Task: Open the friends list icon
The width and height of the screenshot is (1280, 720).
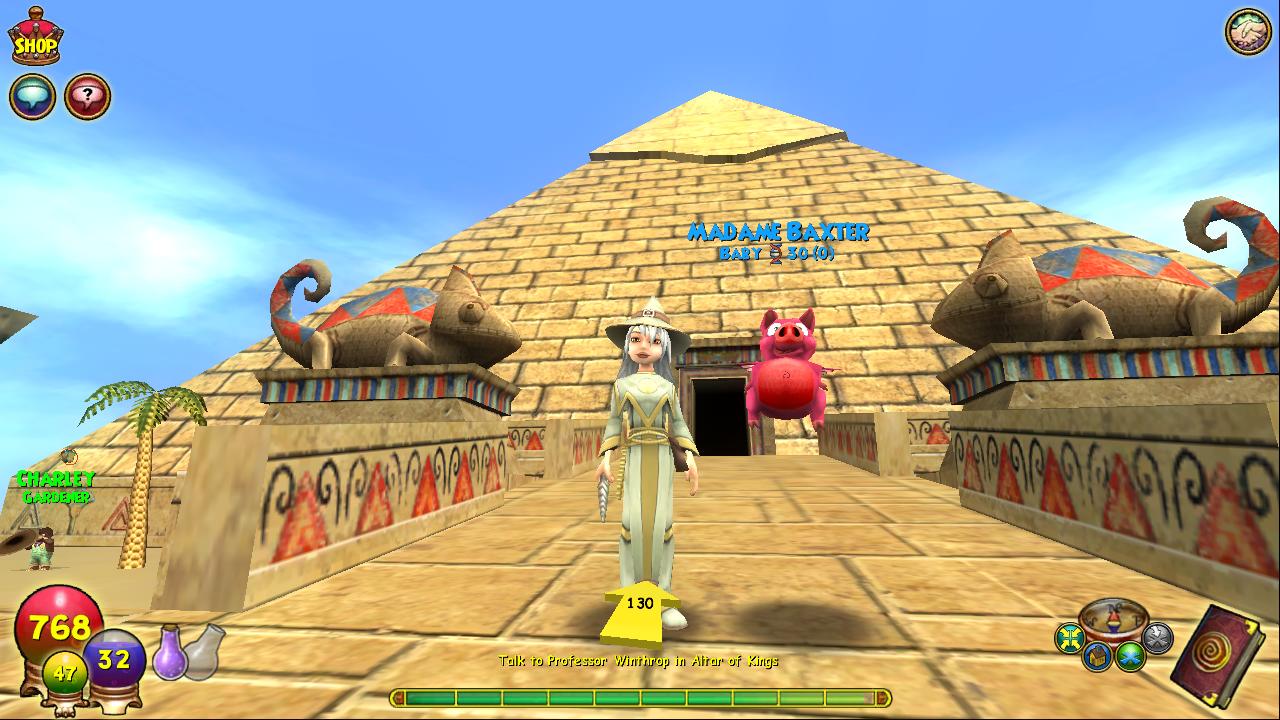Action: tap(1247, 31)
